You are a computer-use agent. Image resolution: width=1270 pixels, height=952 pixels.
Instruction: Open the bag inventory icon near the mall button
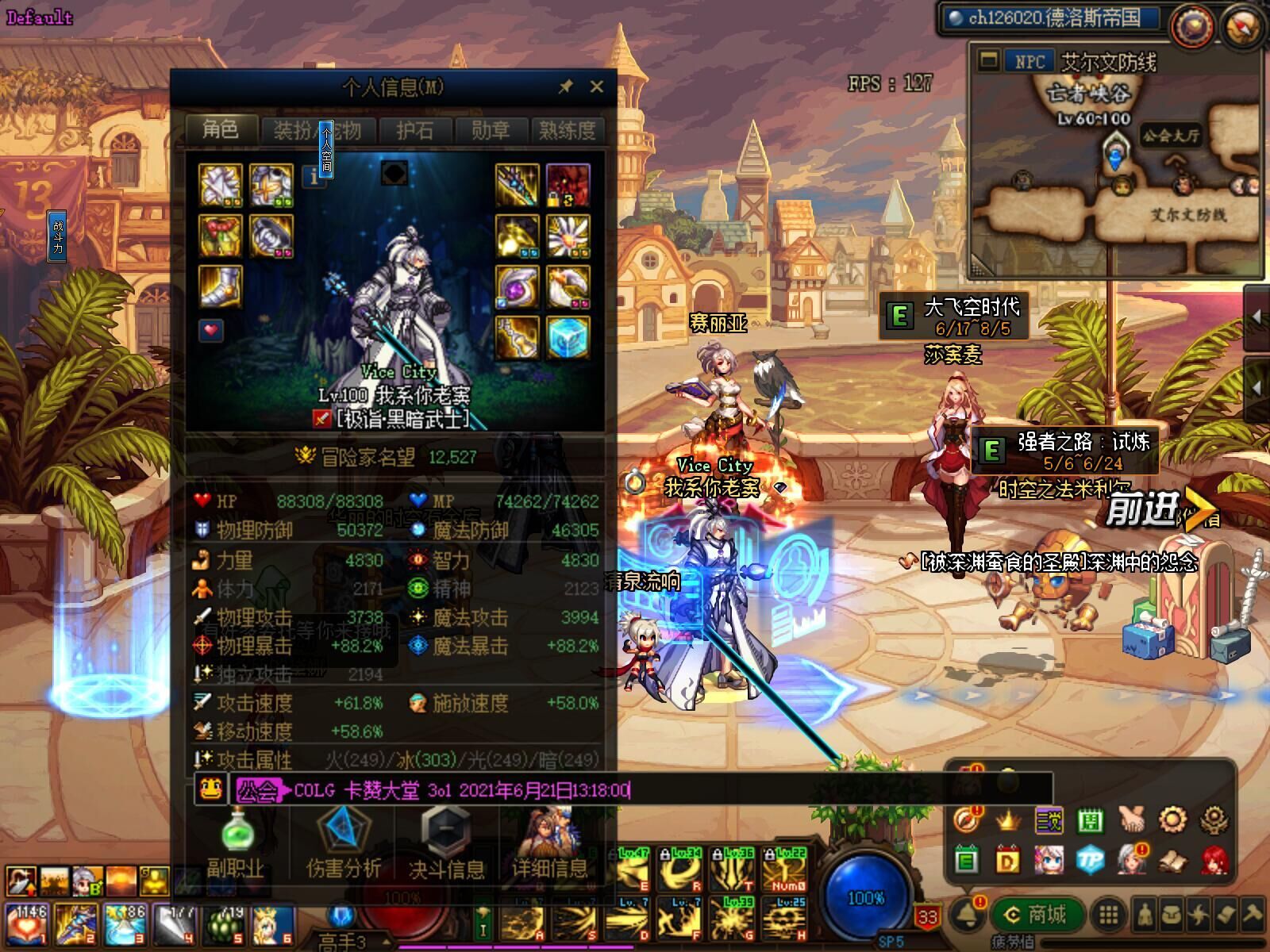(x=1172, y=915)
